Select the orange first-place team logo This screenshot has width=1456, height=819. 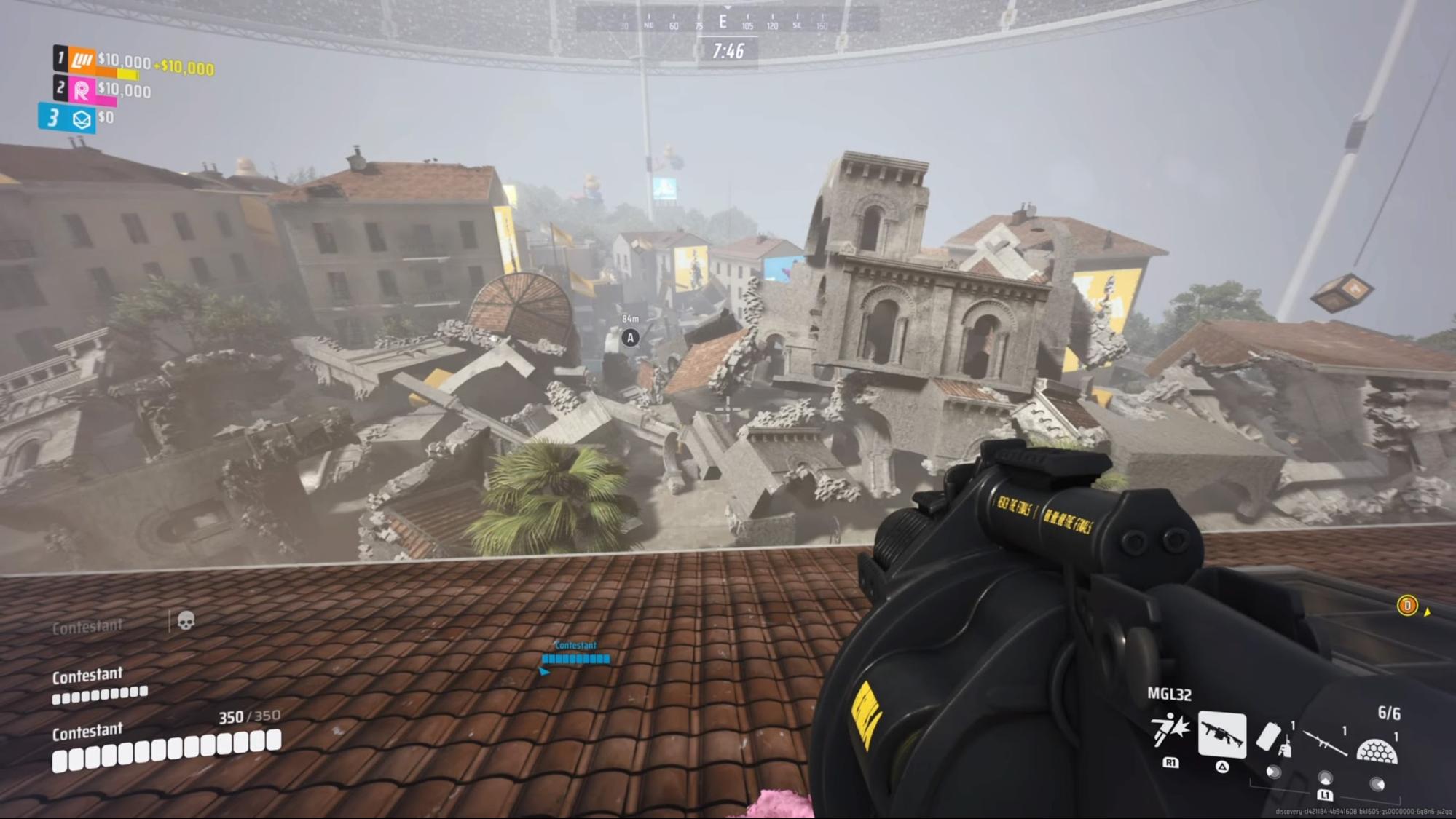[x=82, y=60]
